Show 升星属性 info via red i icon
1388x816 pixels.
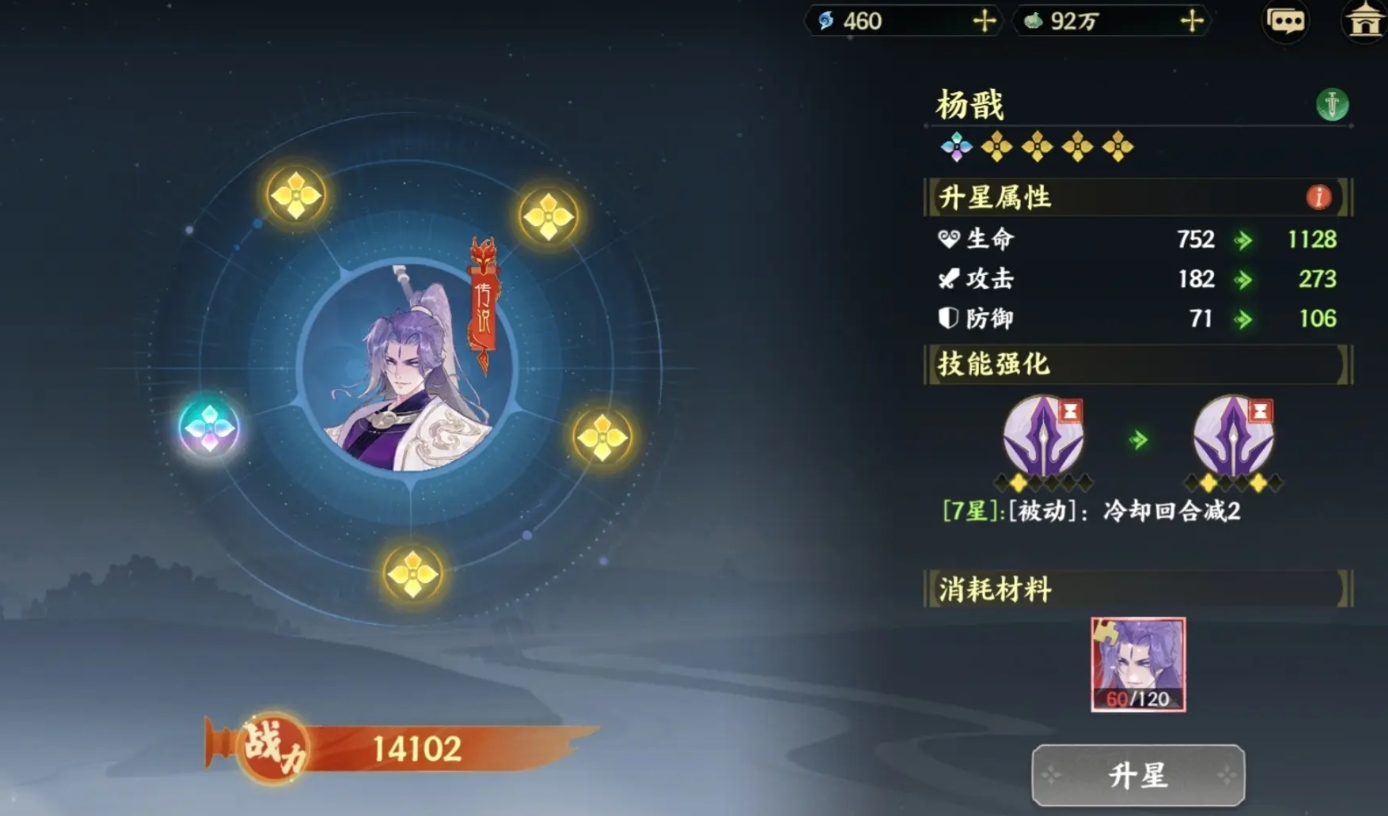(1318, 197)
